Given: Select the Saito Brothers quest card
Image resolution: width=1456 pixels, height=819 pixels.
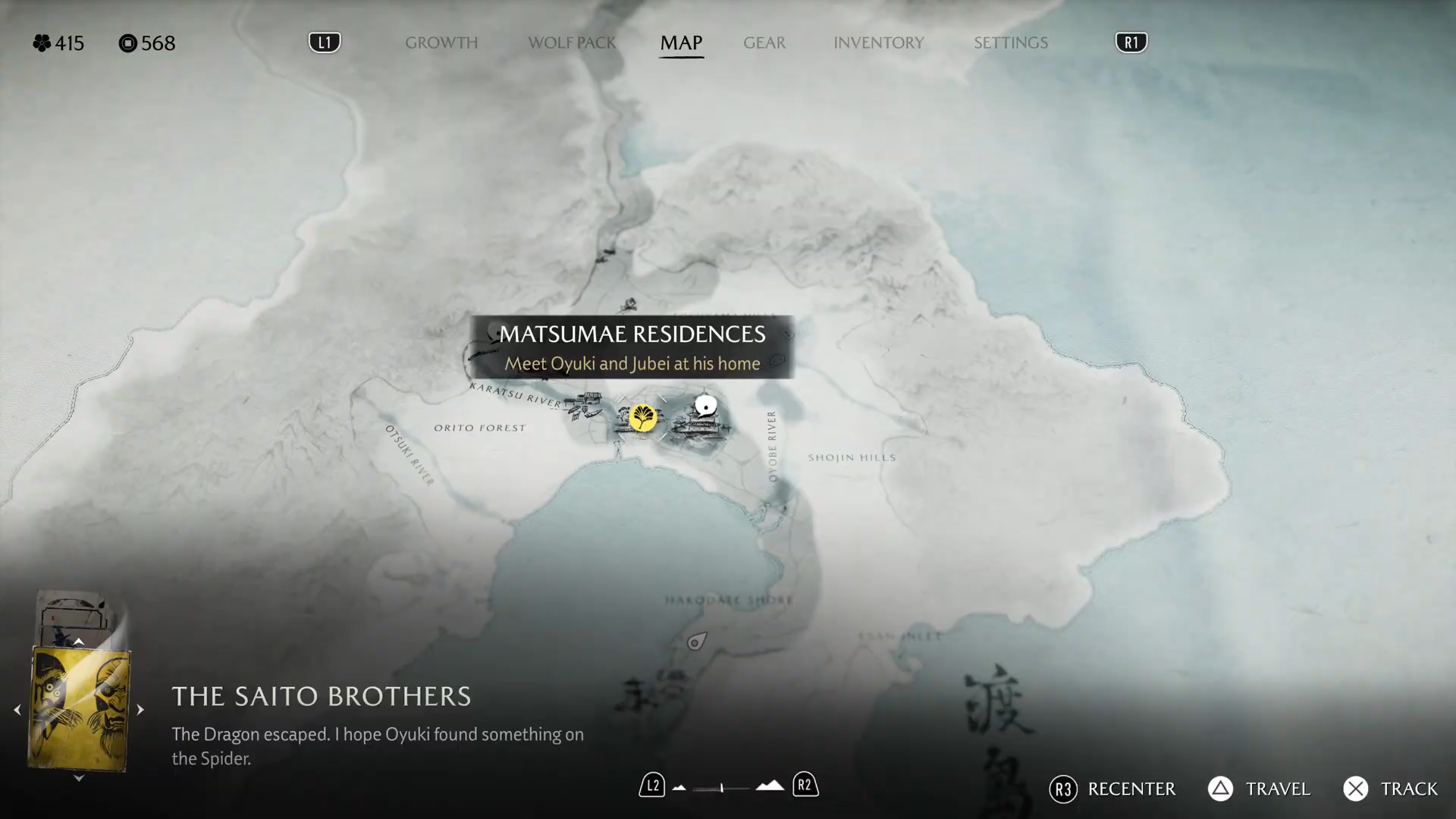Looking at the screenshot, I should click(x=79, y=710).
